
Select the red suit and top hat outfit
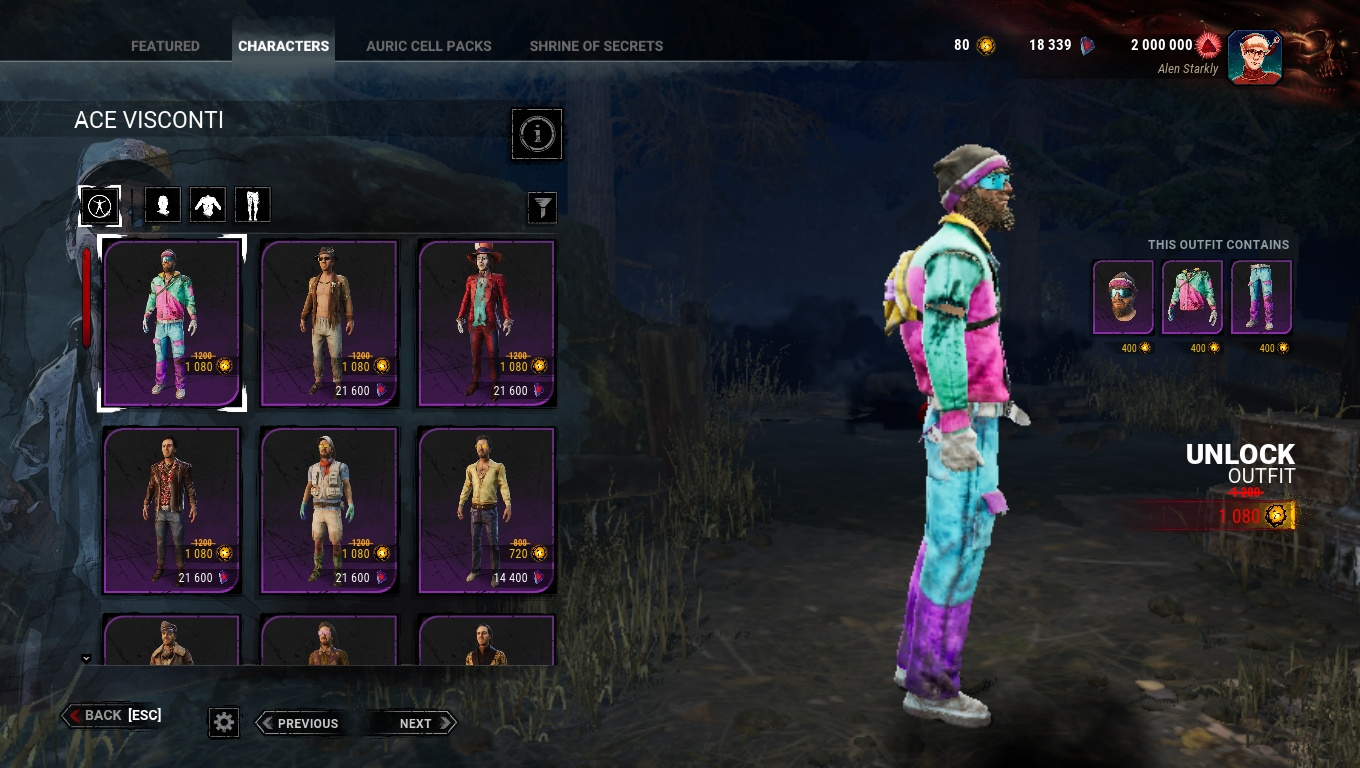(x=486, y=320)
